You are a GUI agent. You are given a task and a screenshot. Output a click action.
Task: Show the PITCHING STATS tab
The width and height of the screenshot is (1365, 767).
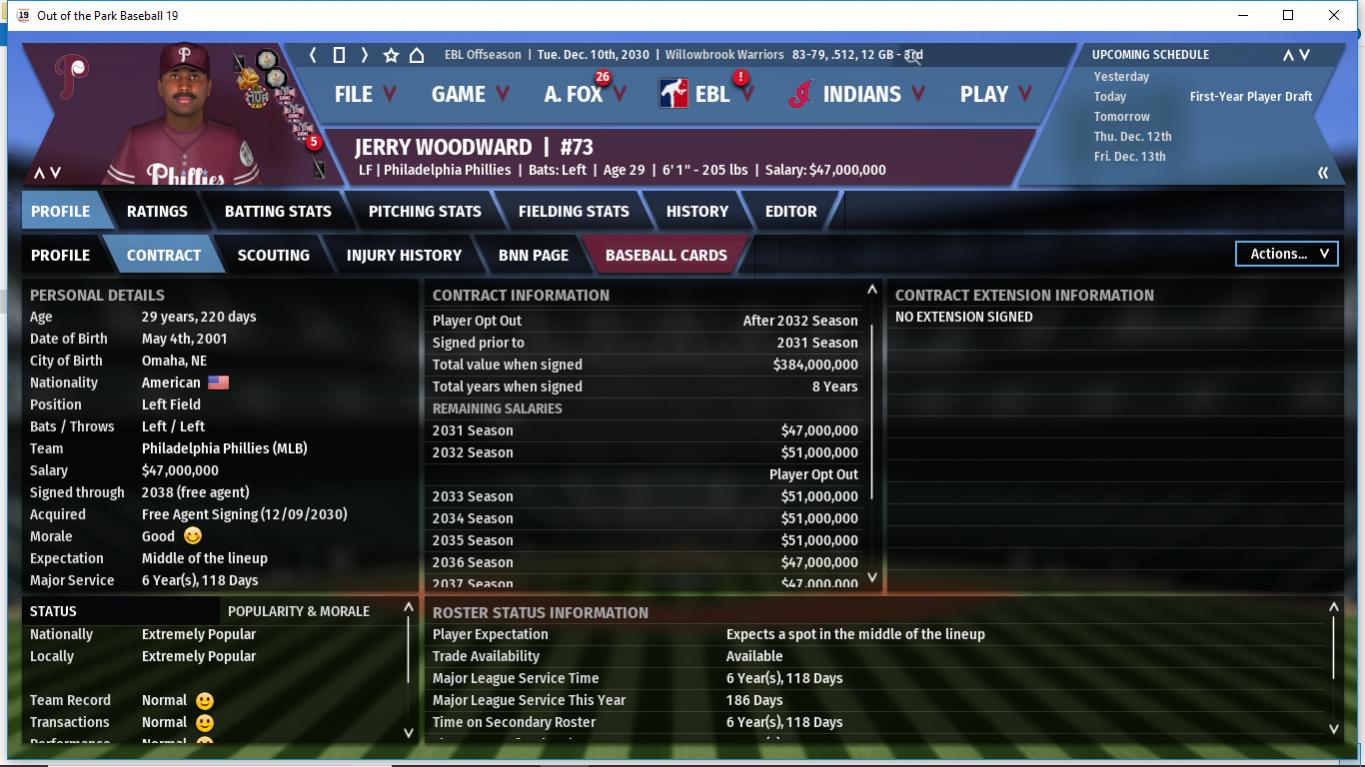click(425, 211)
